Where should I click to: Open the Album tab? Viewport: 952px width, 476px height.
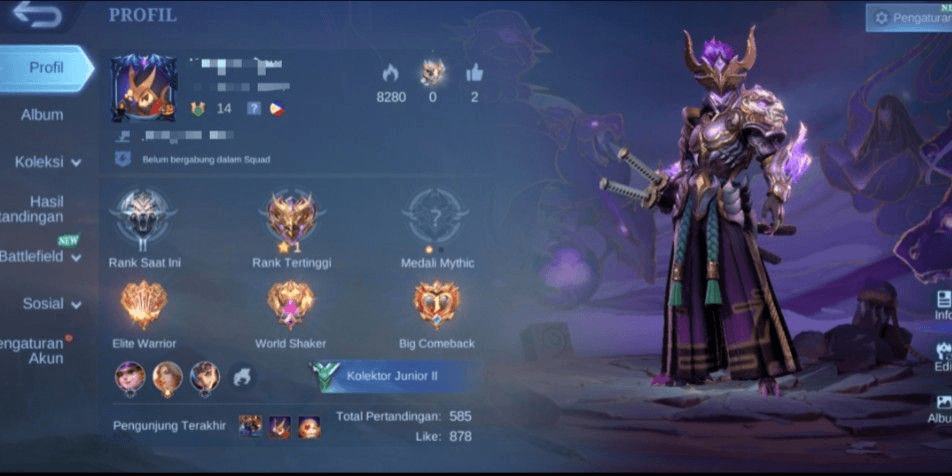coord(42,115)
